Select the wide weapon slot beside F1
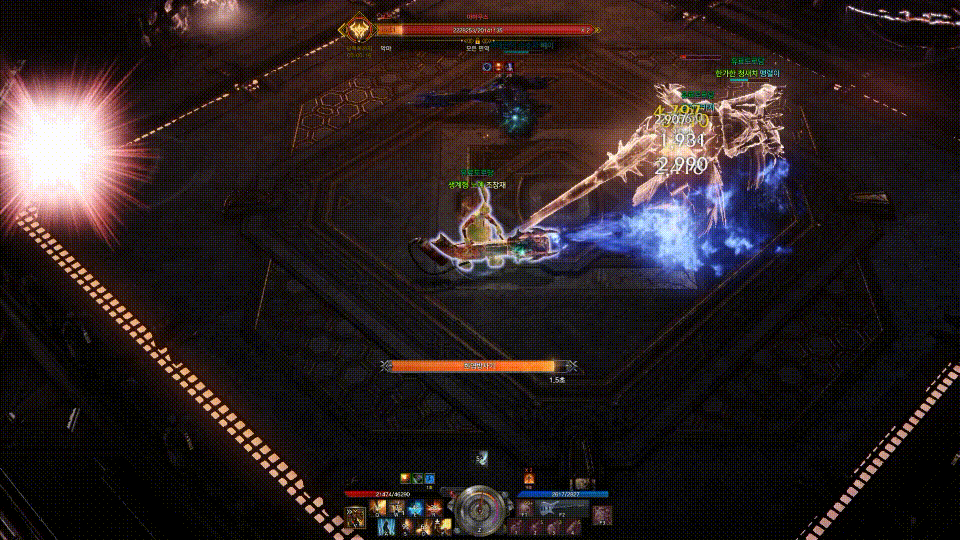Viewport: 960px width, 540px height. [558, 508]
